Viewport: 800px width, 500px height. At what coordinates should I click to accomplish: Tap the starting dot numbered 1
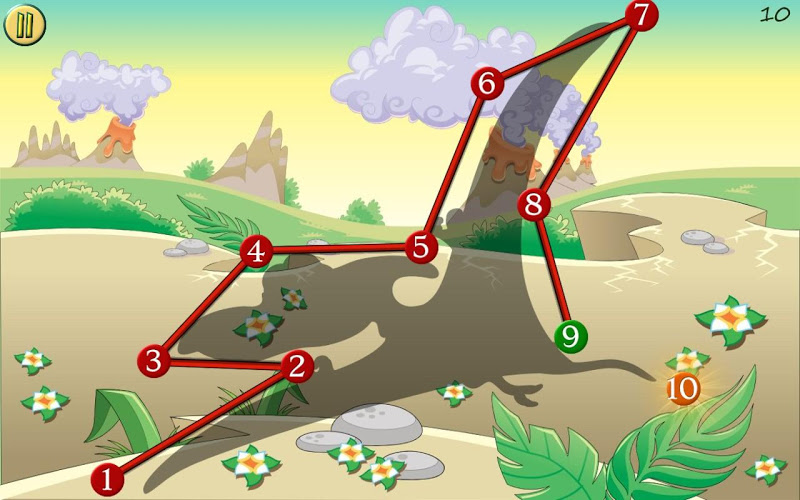click(108, 479)
